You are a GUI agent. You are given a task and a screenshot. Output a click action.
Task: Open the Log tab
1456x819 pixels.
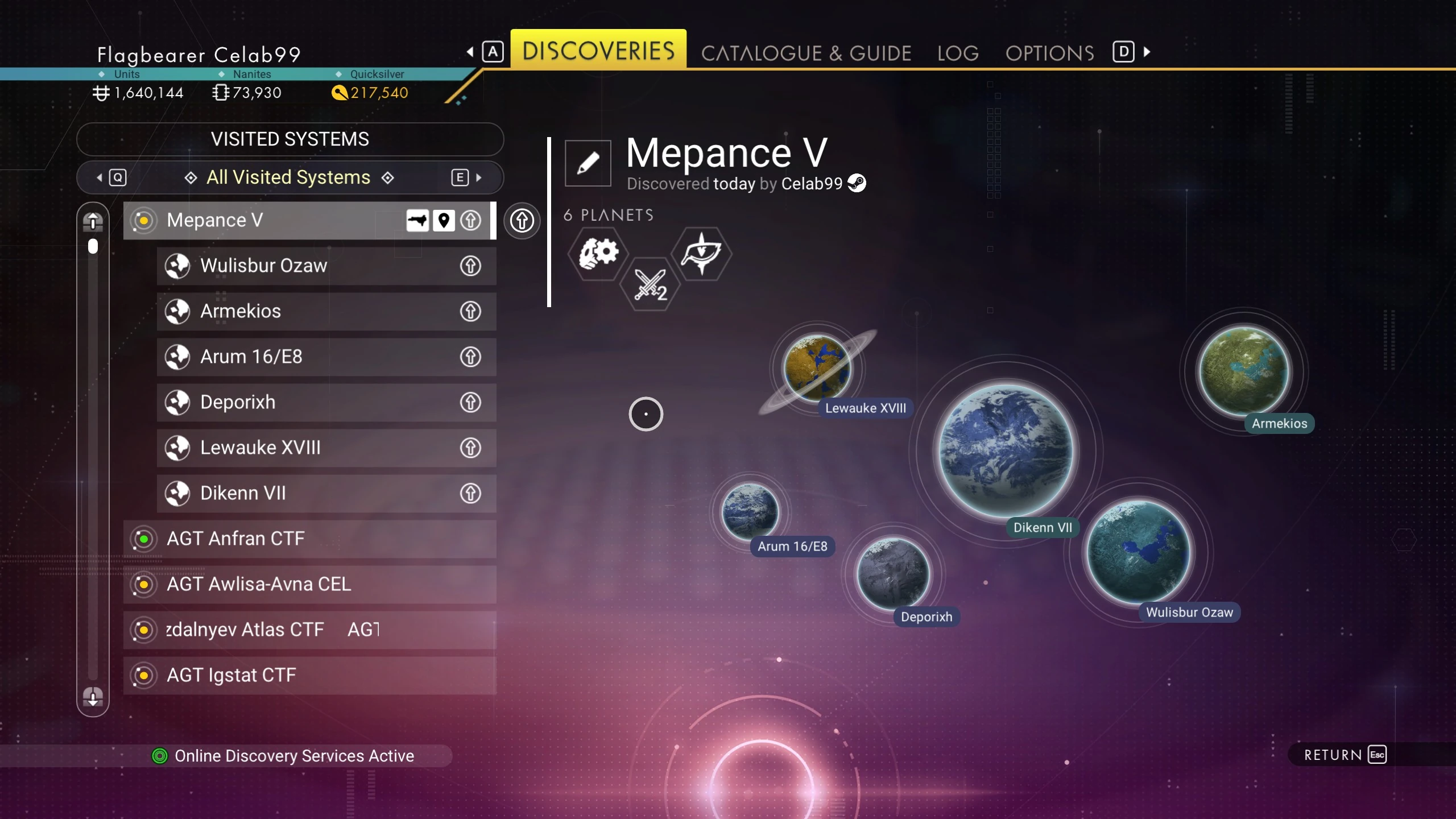958,53
